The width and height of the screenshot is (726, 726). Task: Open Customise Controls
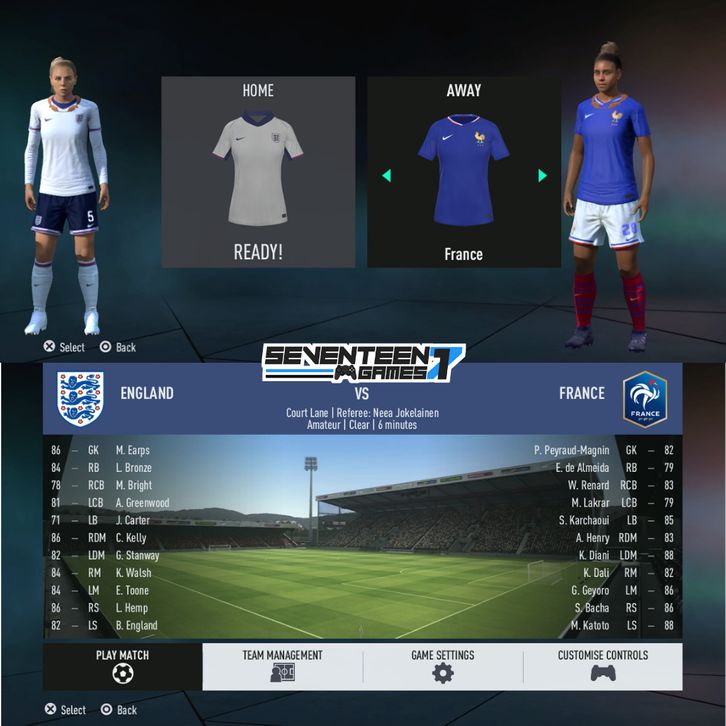(x=602, y=666)
